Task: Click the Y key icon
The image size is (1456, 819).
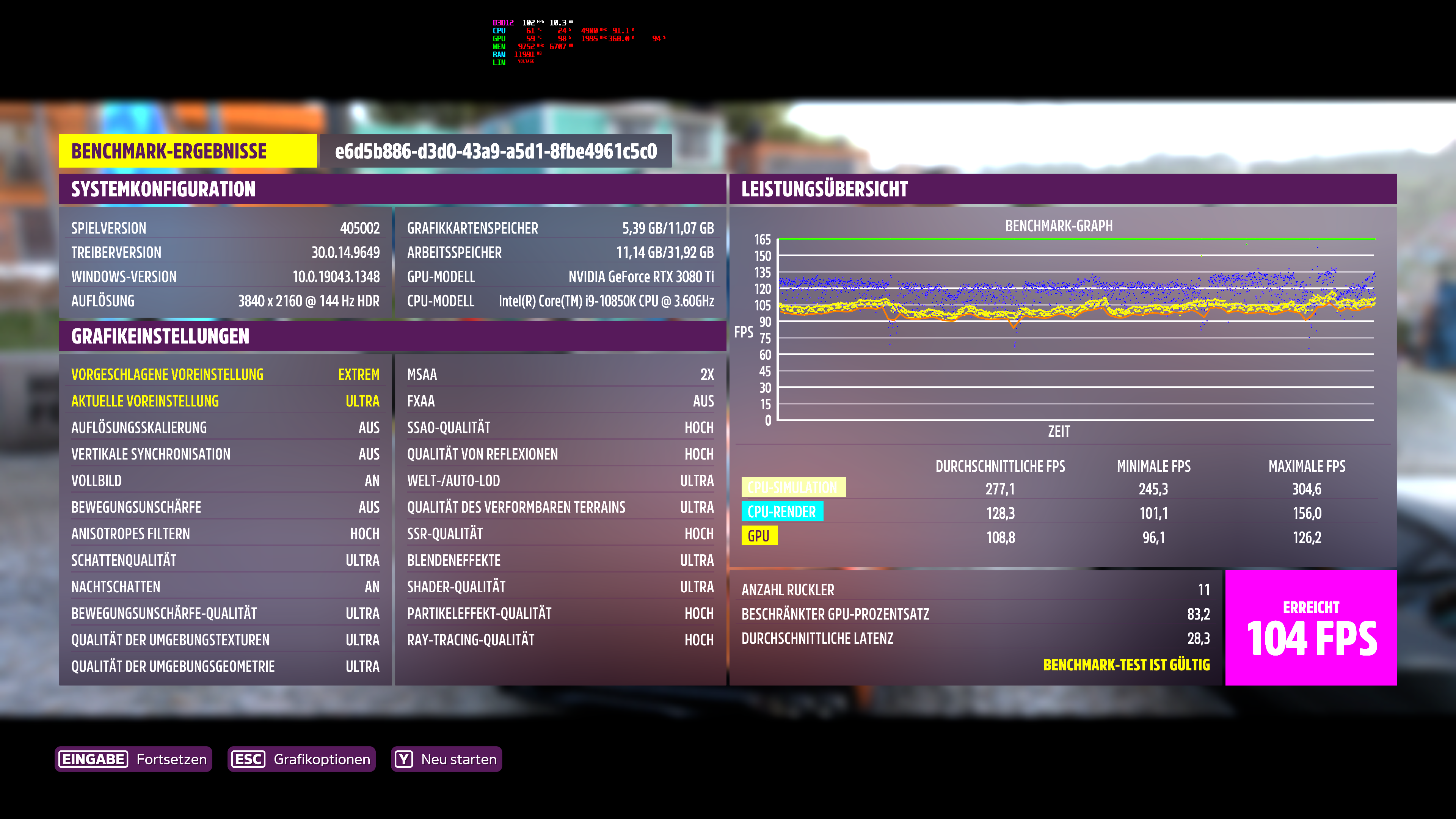Action: pos(404,759)
